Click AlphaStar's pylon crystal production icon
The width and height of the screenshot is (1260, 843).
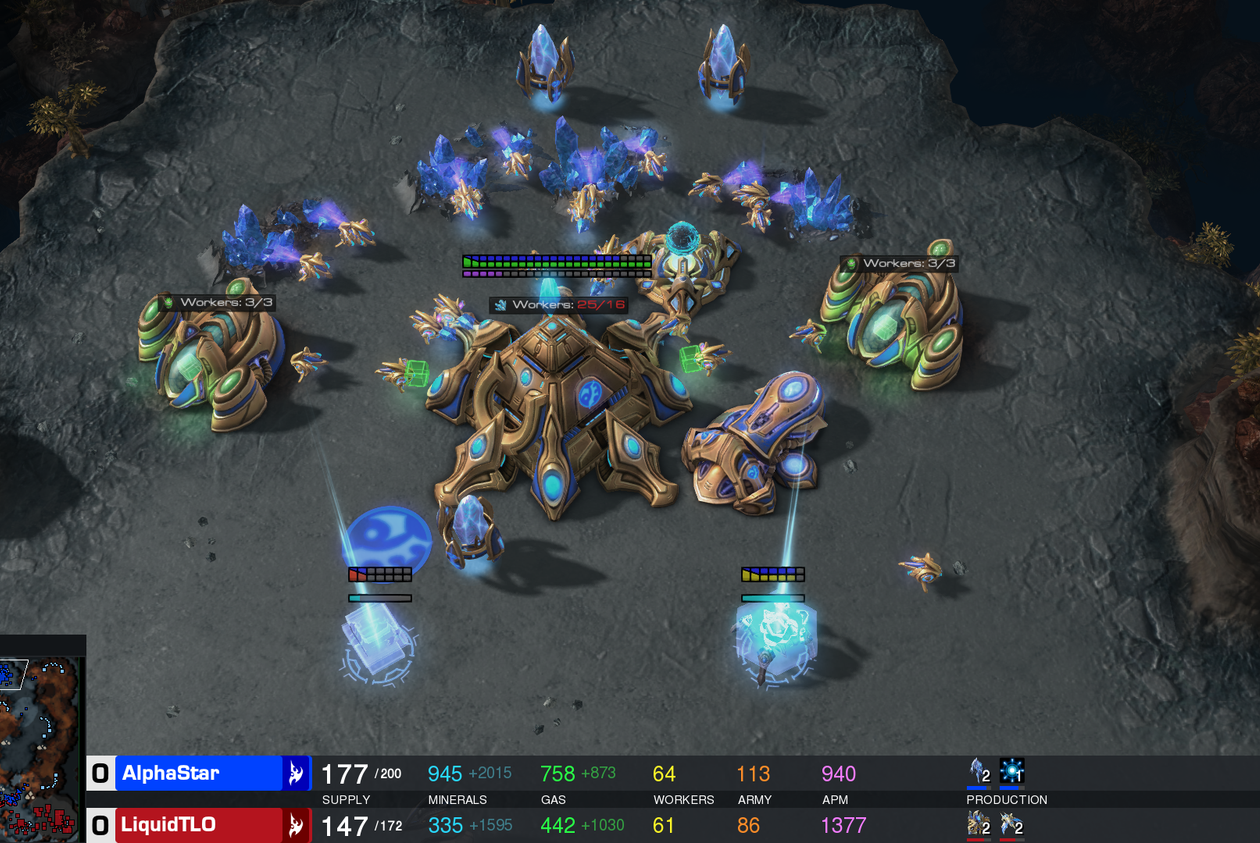click(979, 772)
